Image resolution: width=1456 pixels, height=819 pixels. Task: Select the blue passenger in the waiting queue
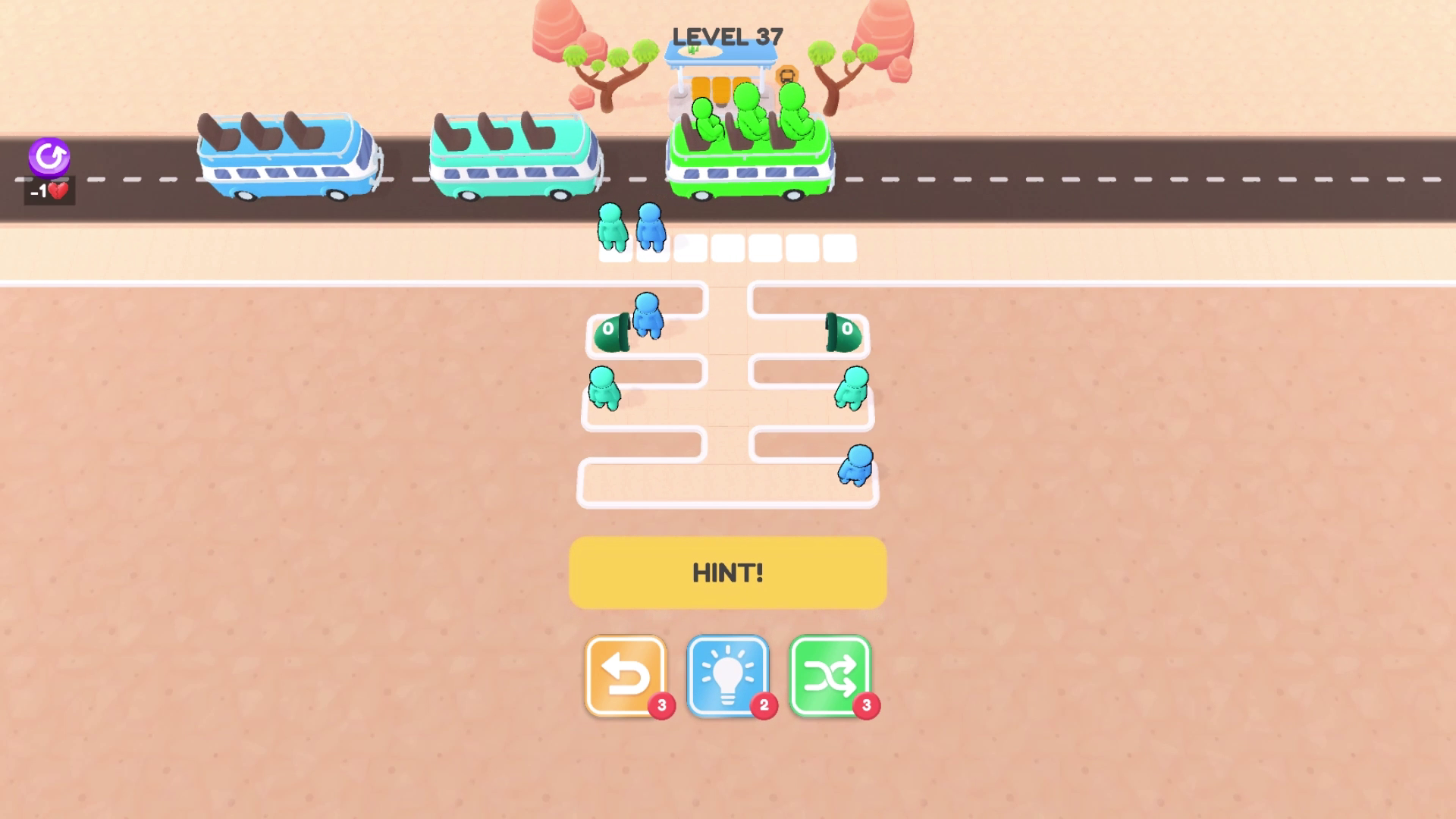pos(650,224)
